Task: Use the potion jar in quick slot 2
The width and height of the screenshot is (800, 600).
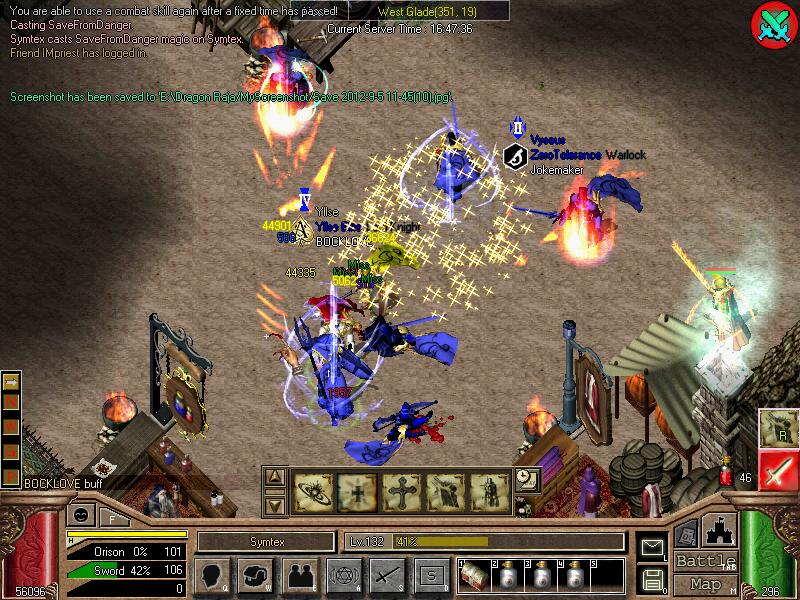Action: click(507, 577)
